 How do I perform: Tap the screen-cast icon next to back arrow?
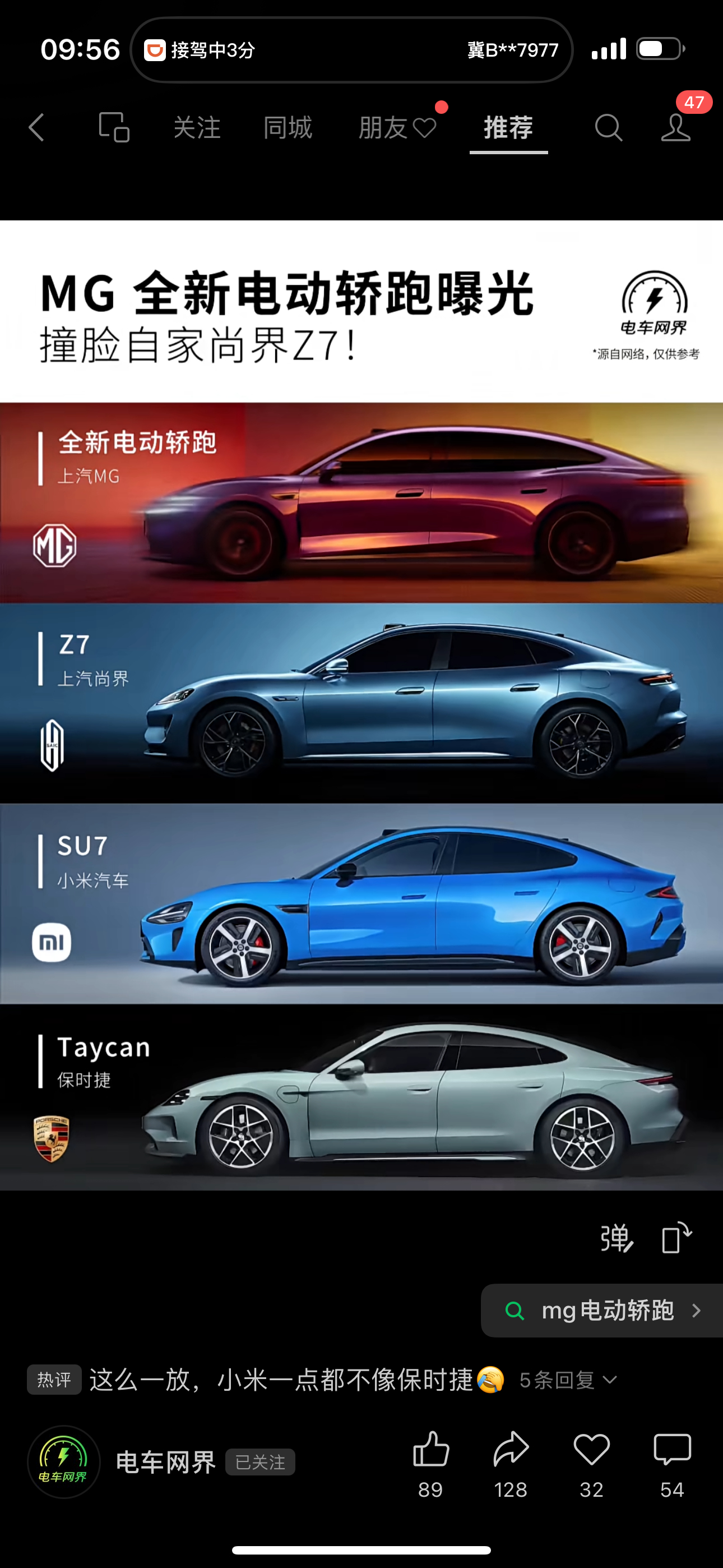click(113, 128)
